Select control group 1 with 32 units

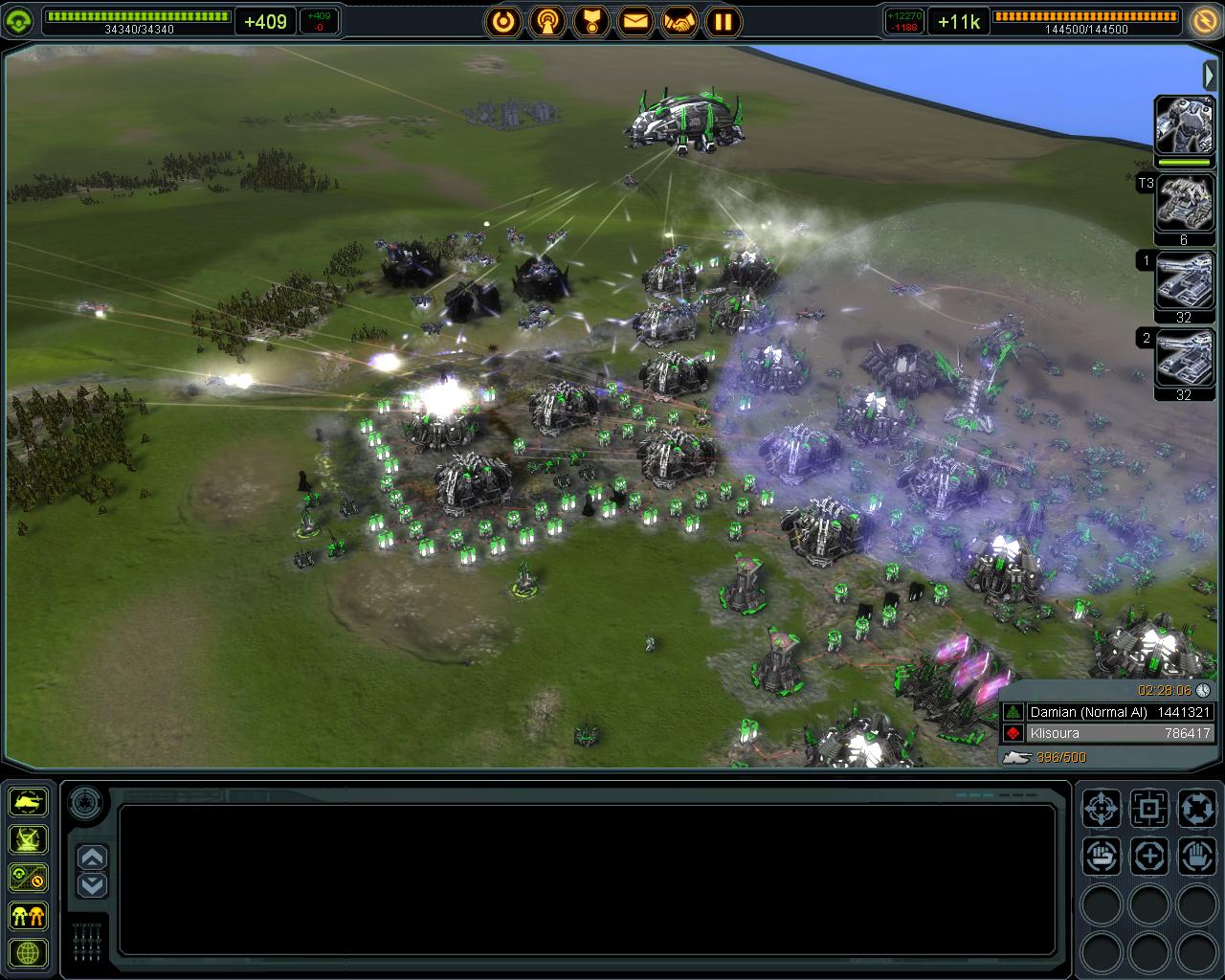click(x=1184, y=282)
